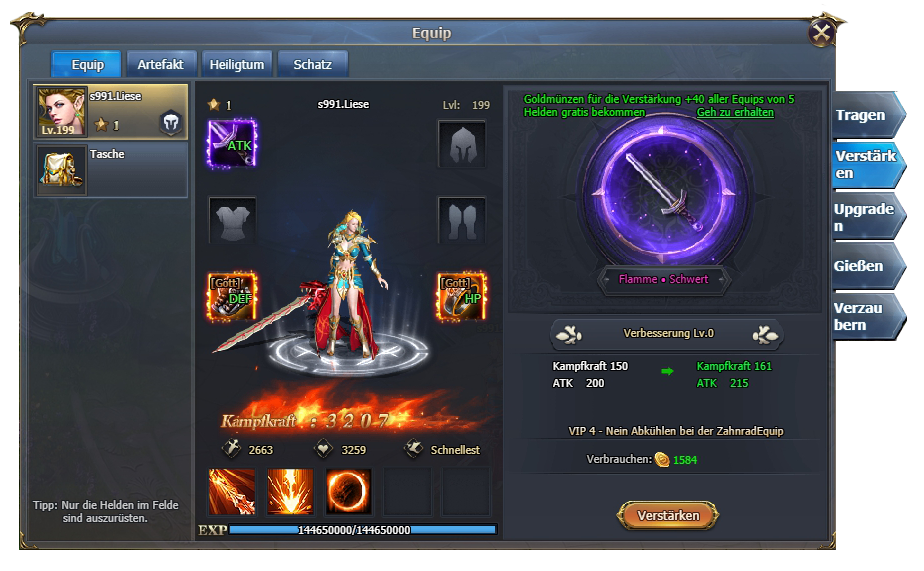
Task: Open the Tragen side tab
Action: (x=866, y=115)
